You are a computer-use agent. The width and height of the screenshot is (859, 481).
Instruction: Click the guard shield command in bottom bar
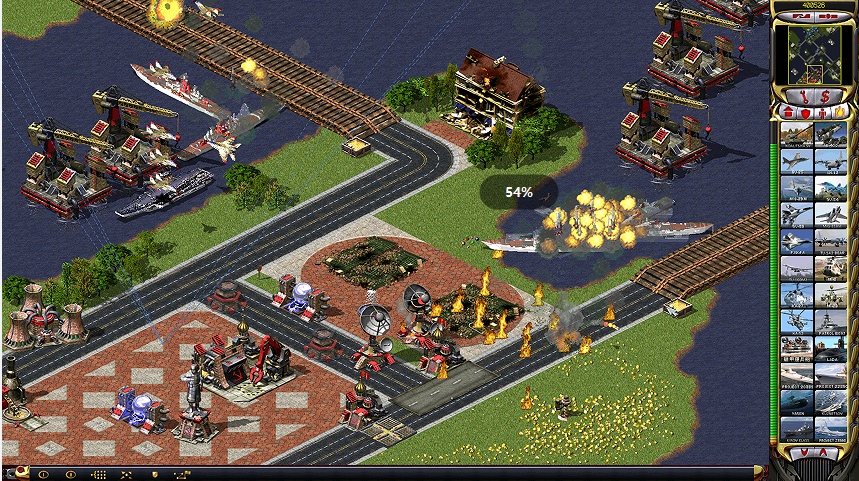coord(154,474)
